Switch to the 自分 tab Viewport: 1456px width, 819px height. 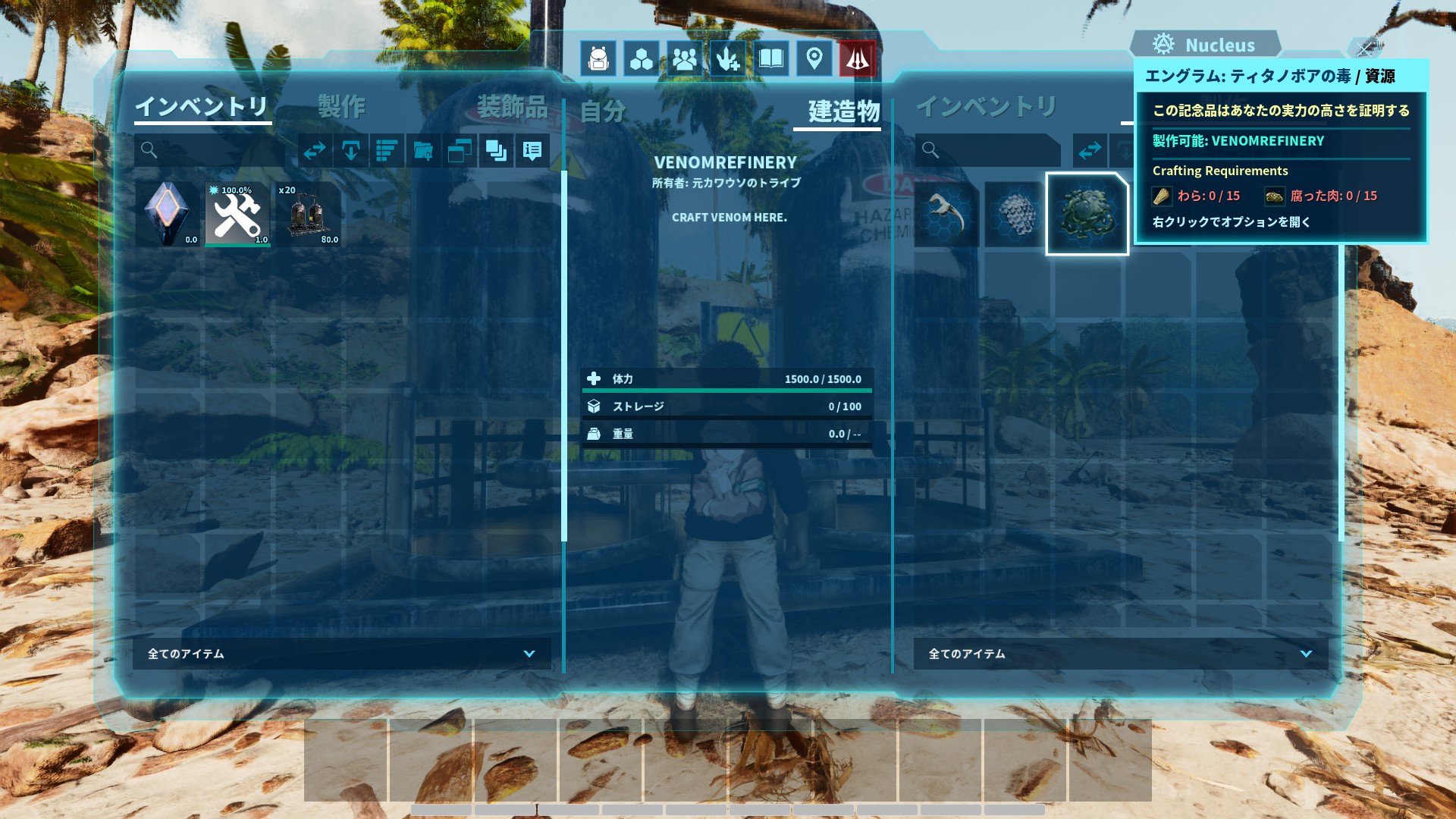603,111
